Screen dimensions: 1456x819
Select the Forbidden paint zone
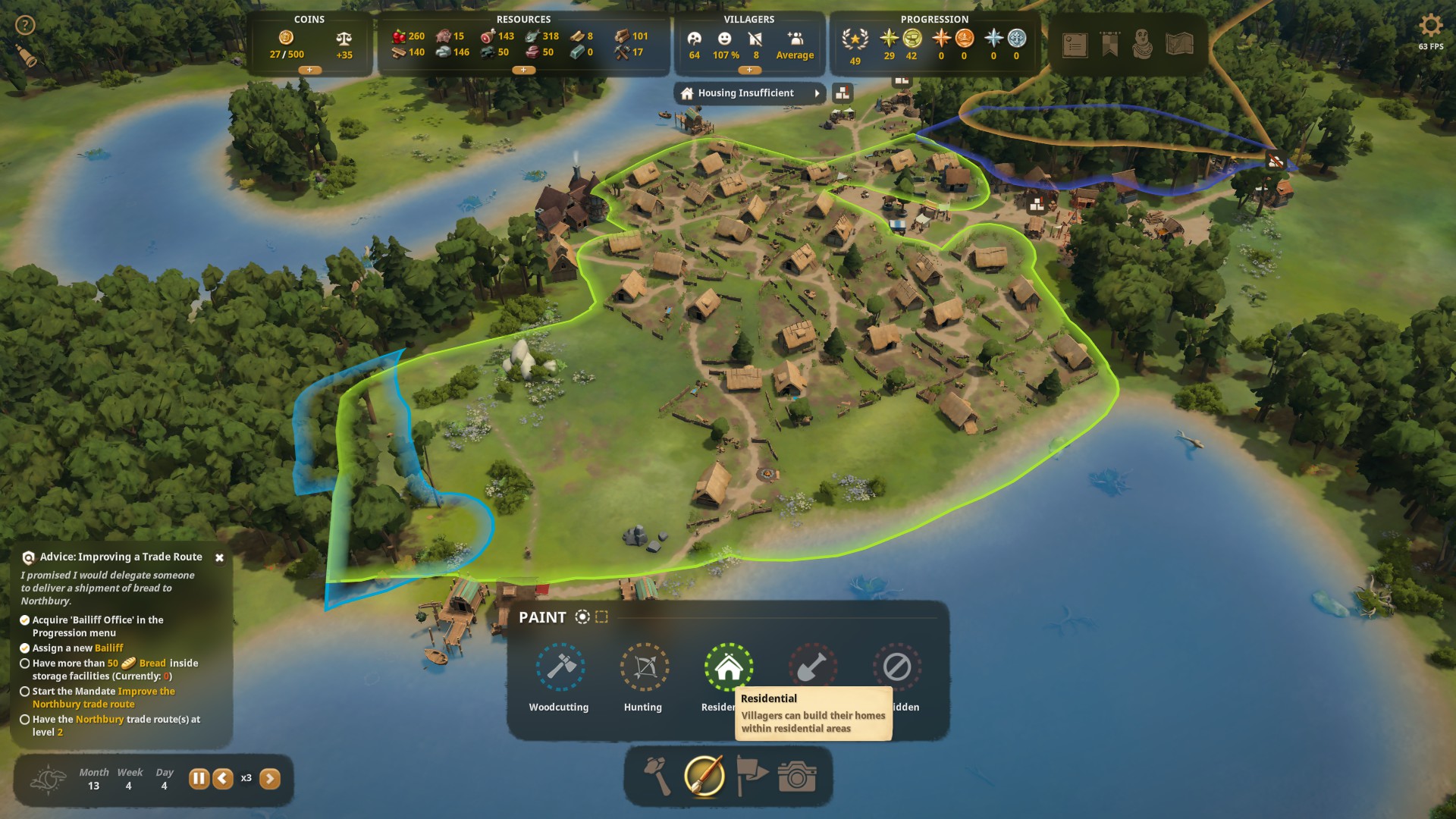(x=896, y=667)
